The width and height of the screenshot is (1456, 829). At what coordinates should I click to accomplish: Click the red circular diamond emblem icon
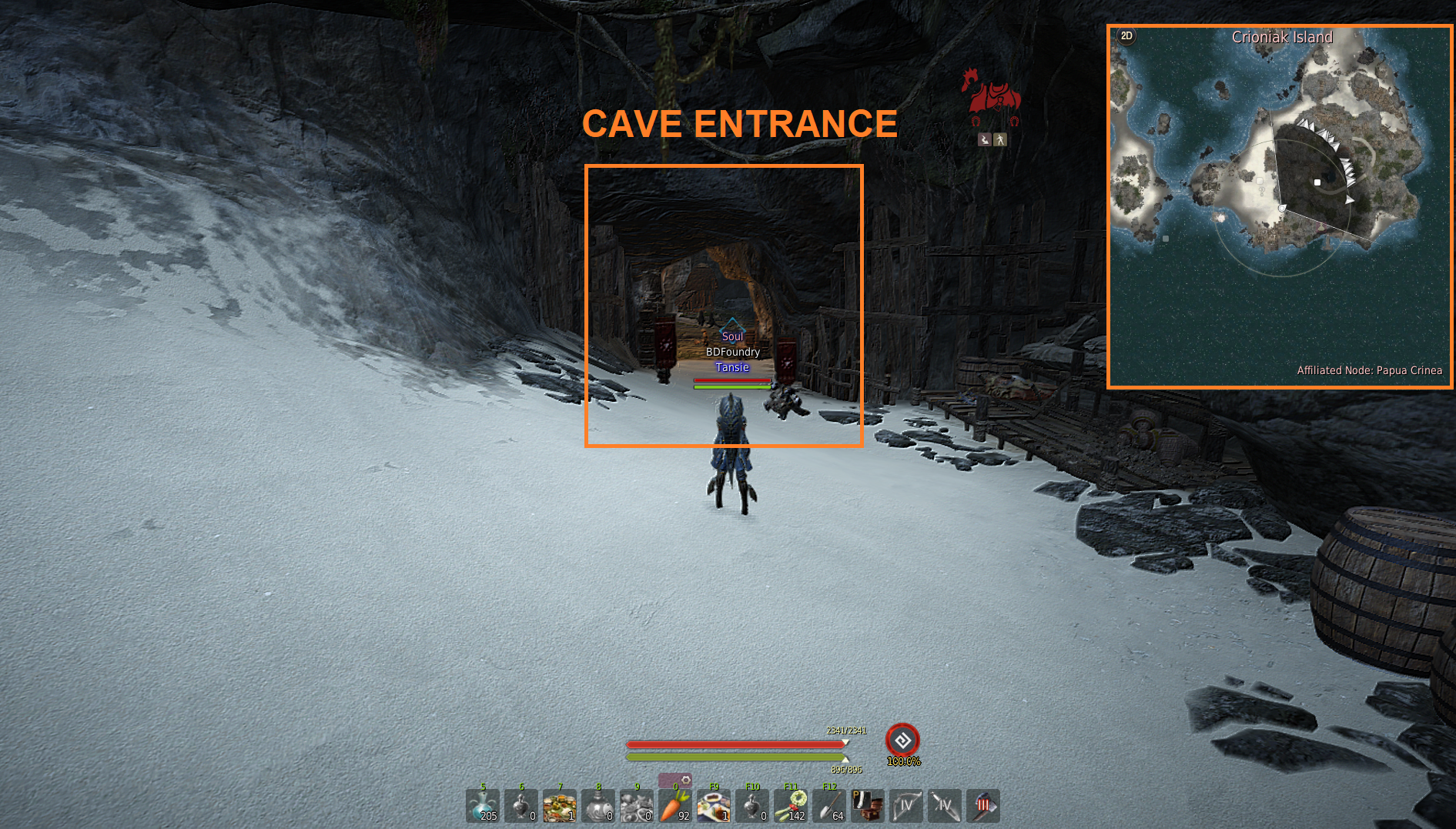point(902,740)
